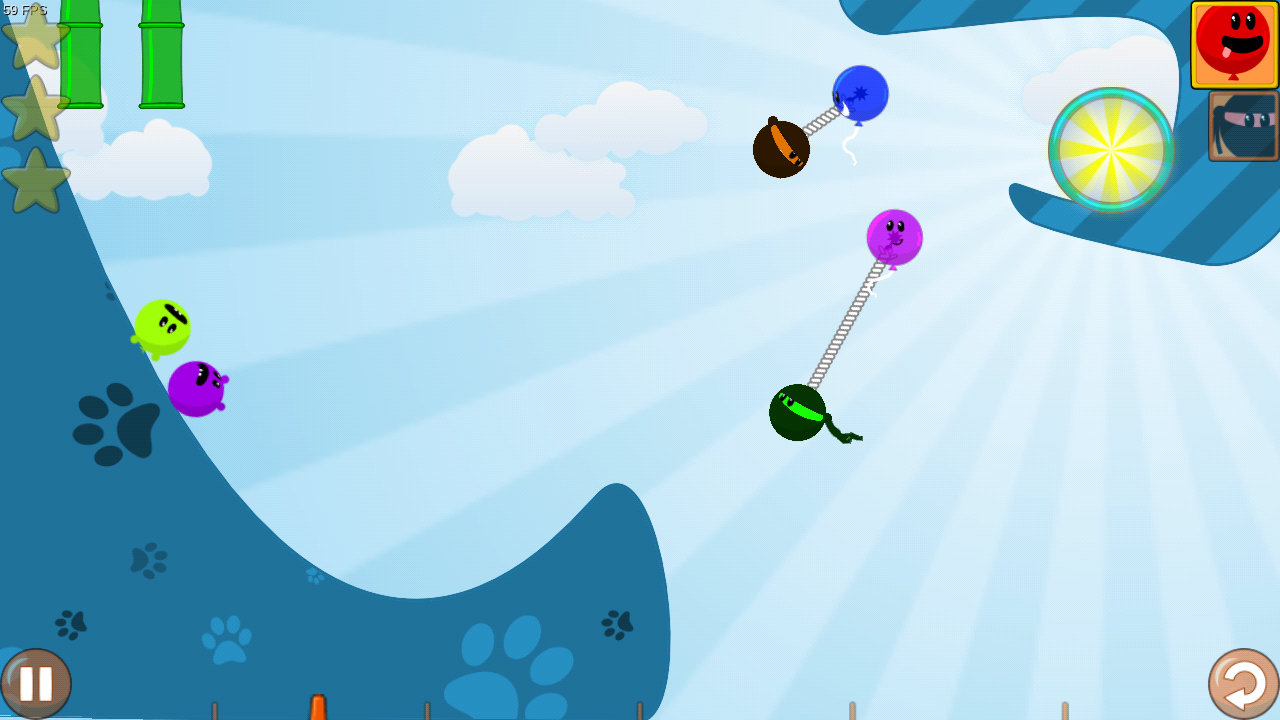Image resolution: width=1280 pixels, height=720 pixels.
Task: Tap the glowing yellow lemon spinner
Action: coord(1110,150)
